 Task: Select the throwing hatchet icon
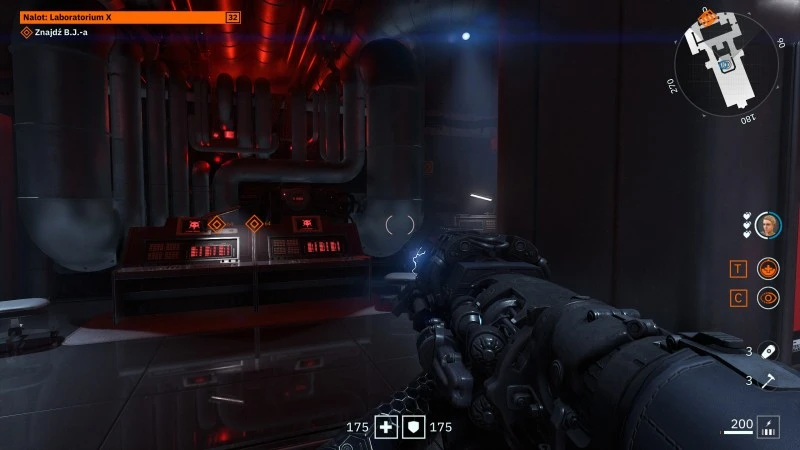pos(768,380)
